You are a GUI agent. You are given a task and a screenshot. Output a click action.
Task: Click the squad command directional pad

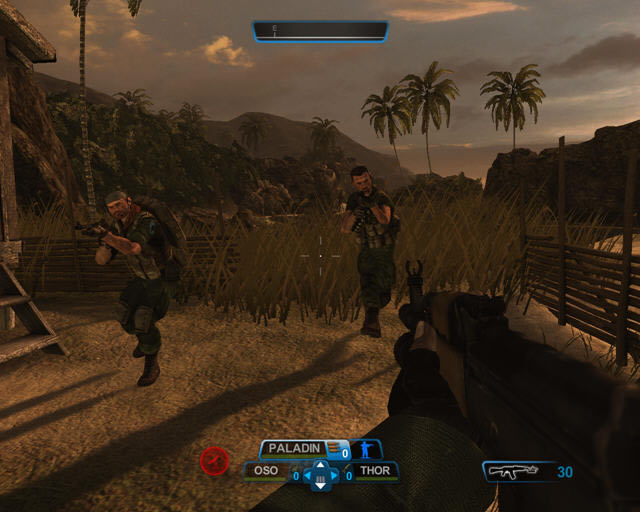pyautogui.click(x=320, y=474)
